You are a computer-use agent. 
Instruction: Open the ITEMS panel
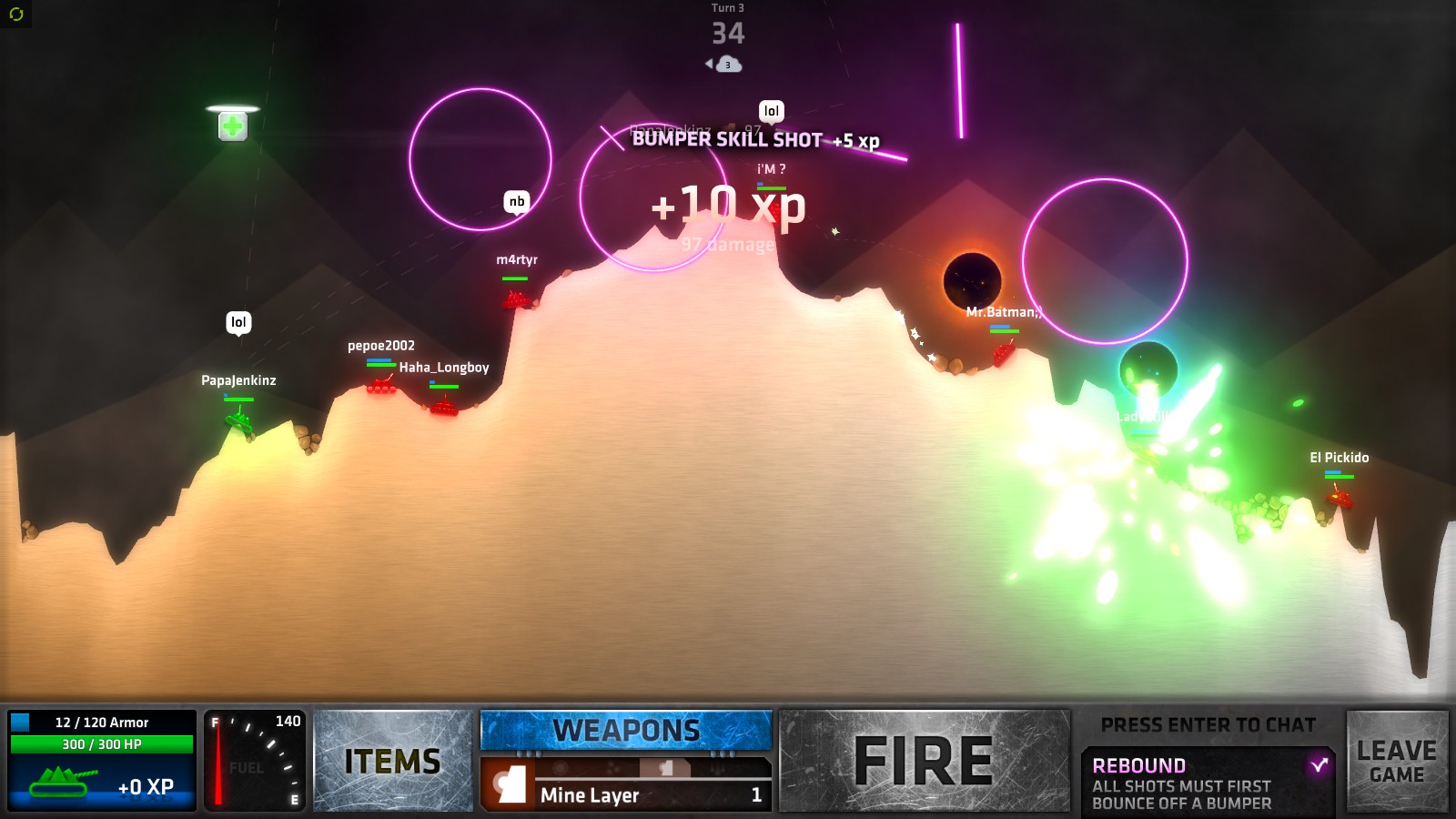pos(393,760)
